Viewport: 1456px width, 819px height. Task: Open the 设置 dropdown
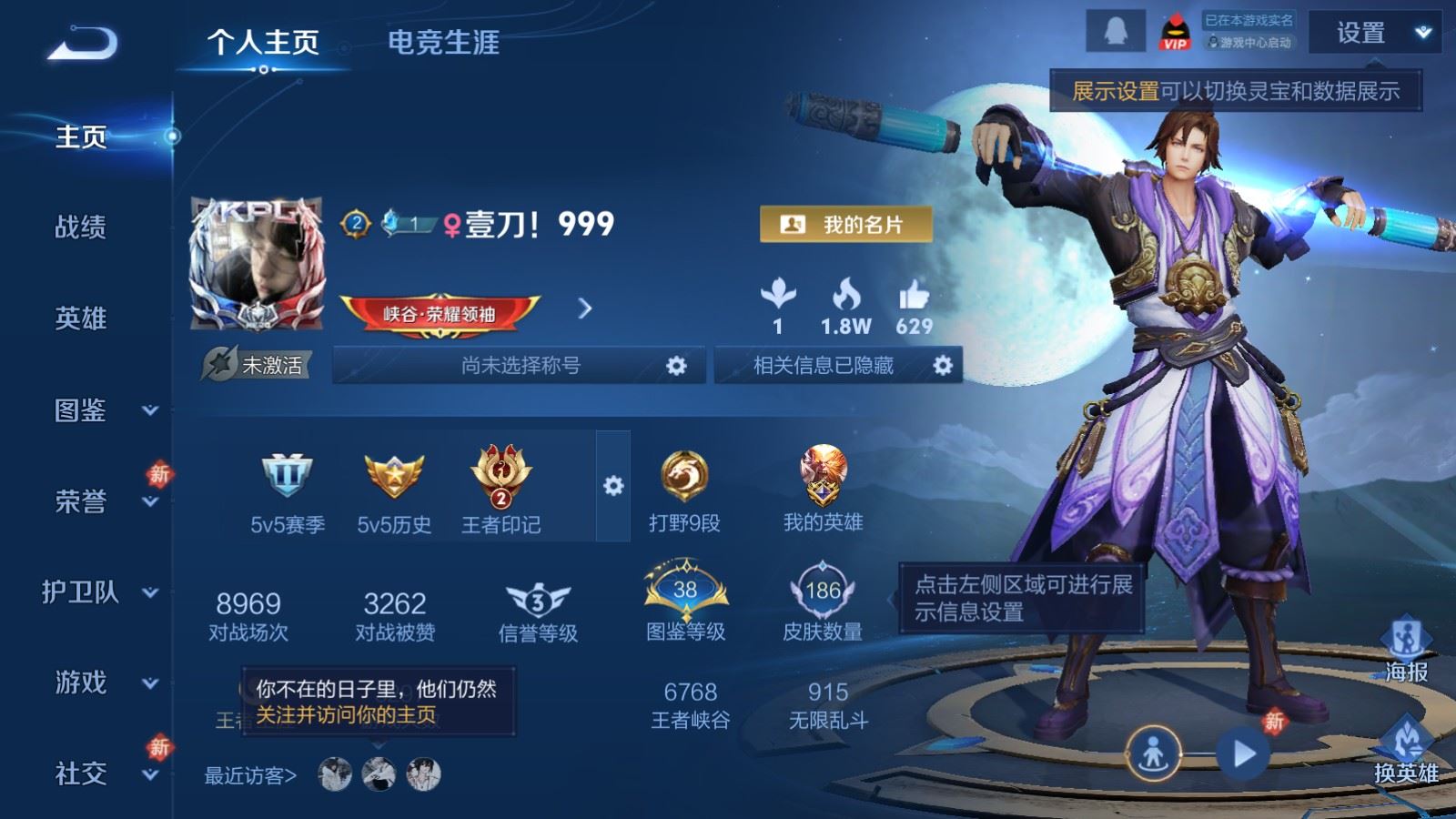coord(1373,34)
